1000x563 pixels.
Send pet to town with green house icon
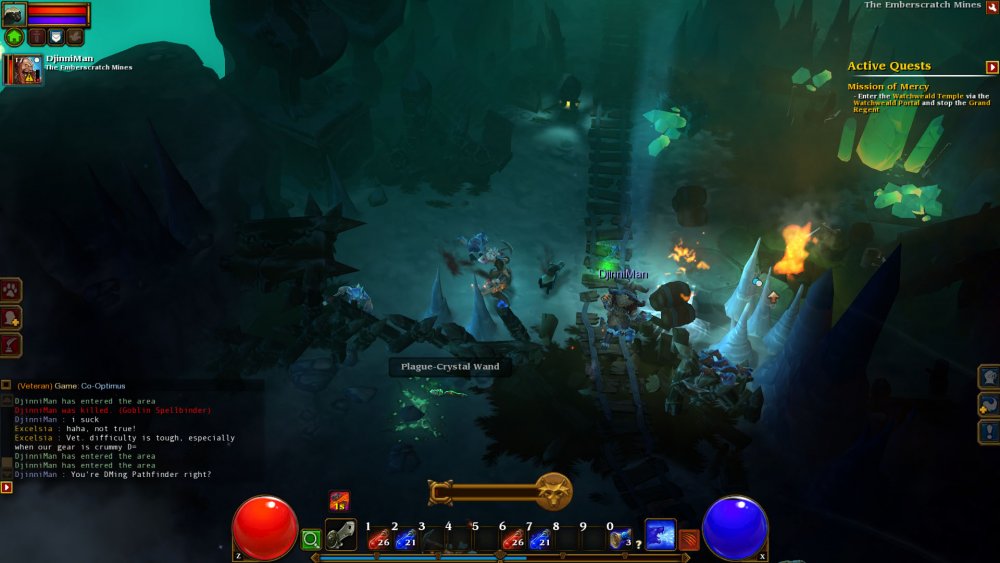point(14,38)
